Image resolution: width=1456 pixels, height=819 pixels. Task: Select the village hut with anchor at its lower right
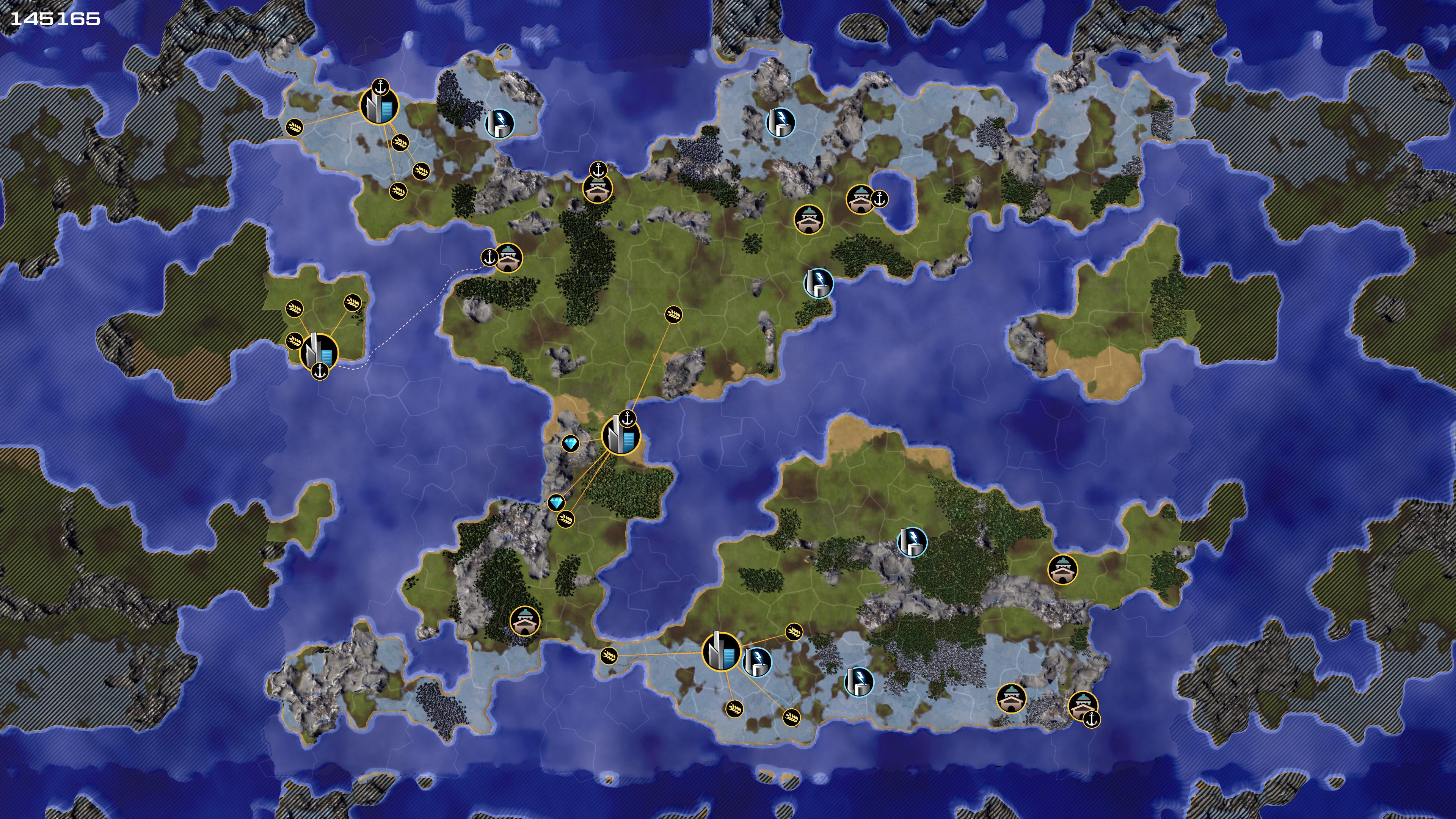[x=1083, y=706]
